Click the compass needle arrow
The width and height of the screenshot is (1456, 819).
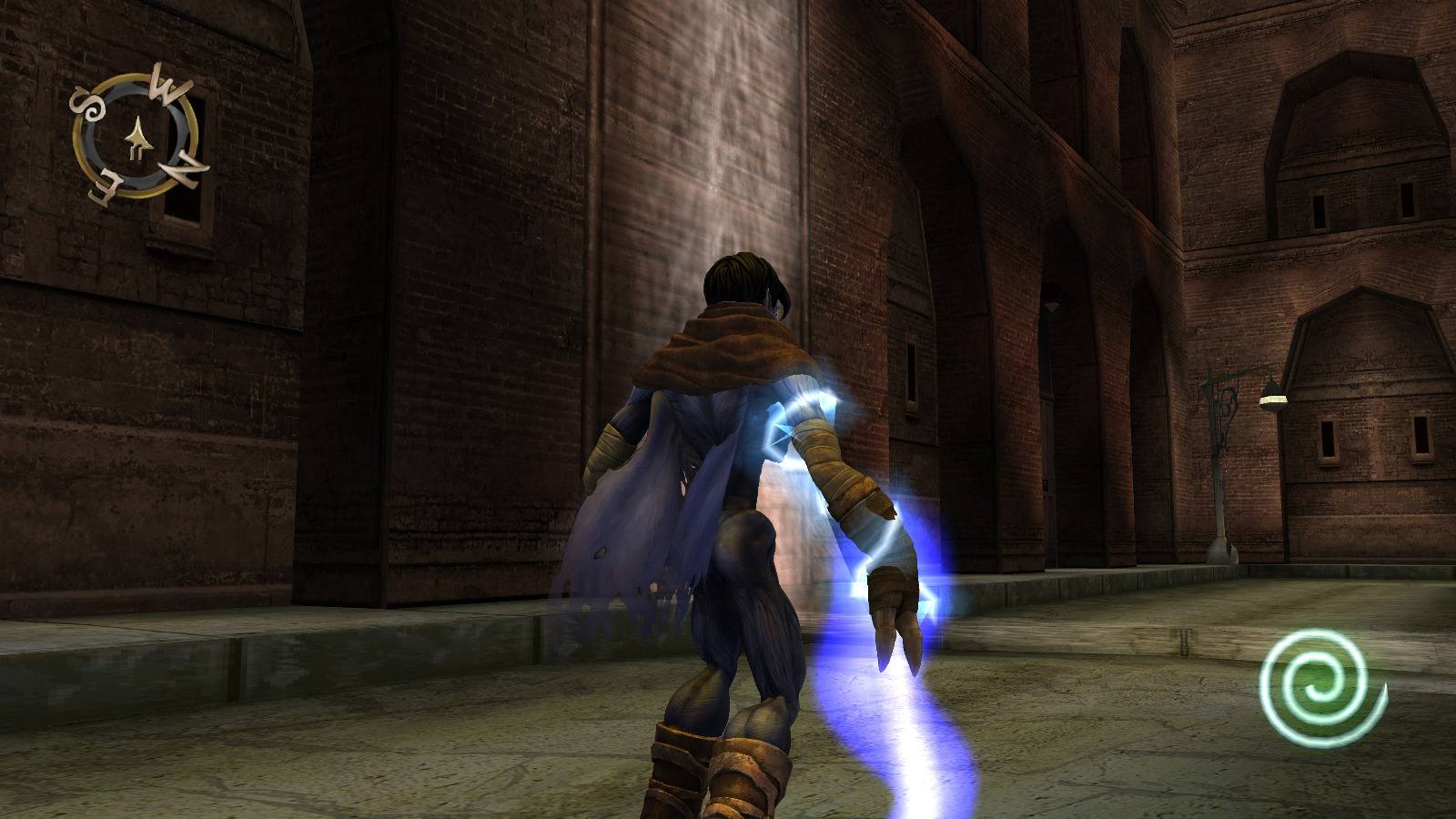[x=138, y=136]
